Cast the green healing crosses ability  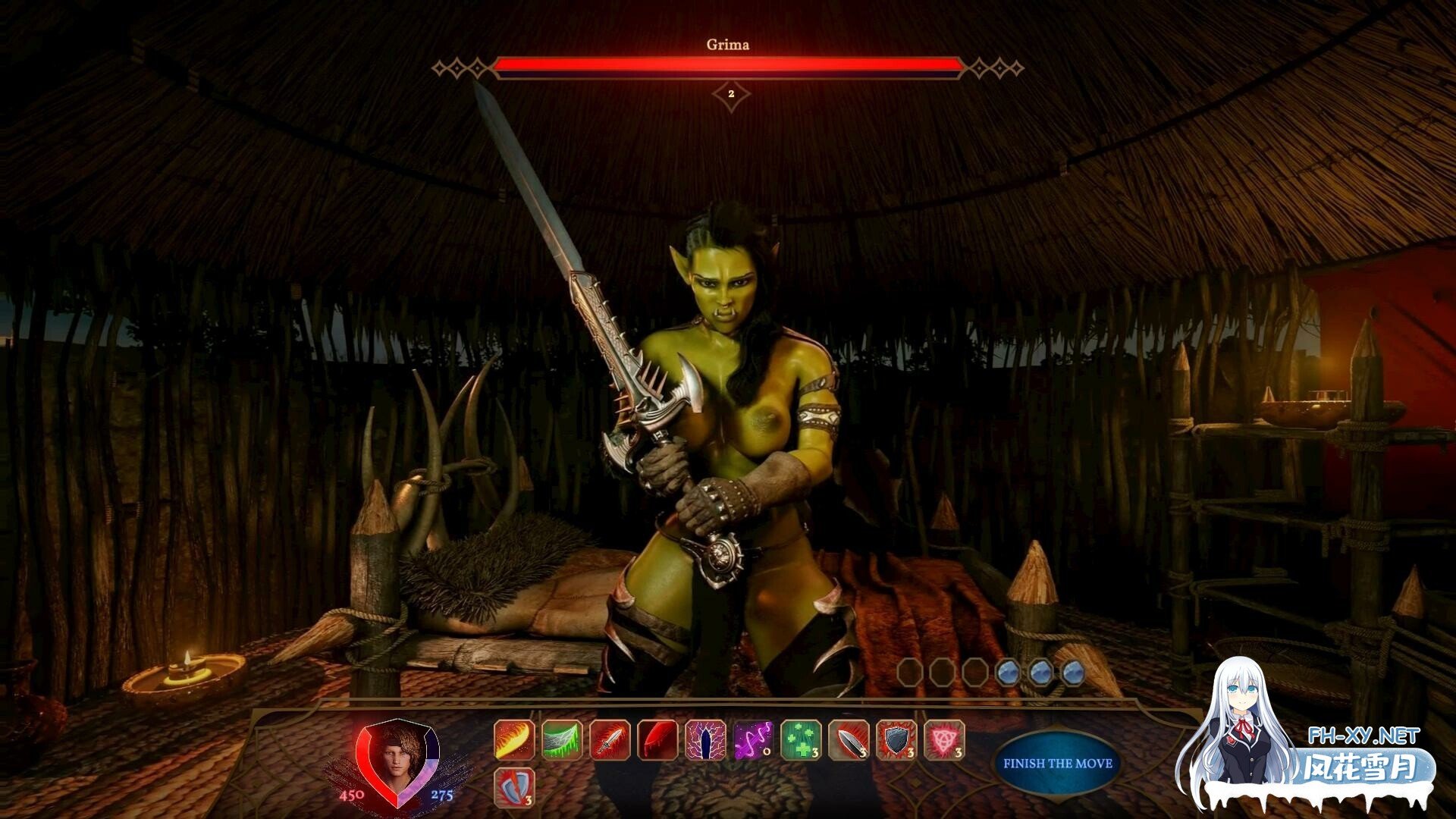[801, 739]
